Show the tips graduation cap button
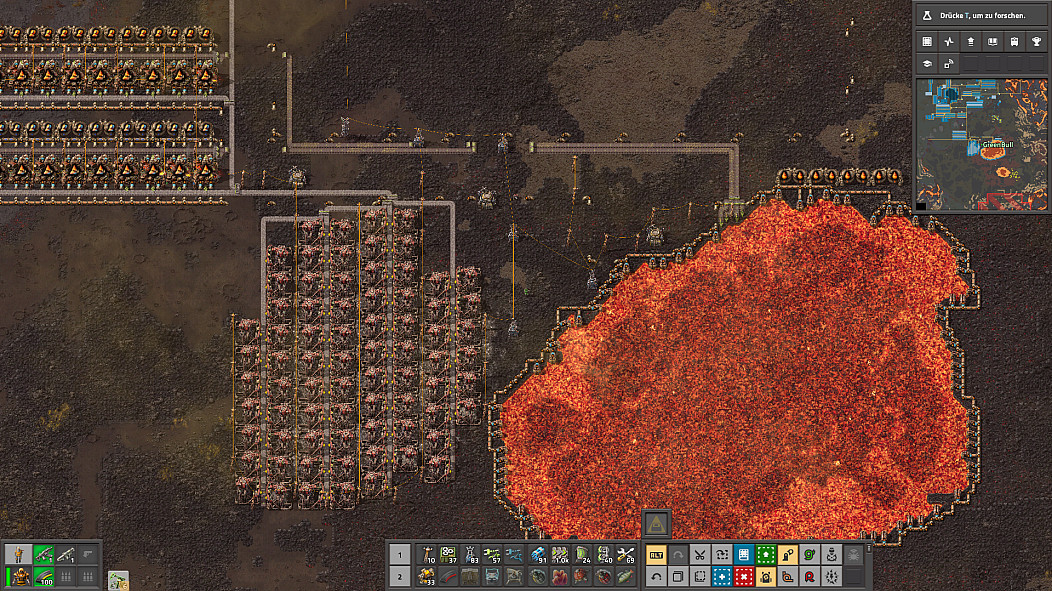This screenshot has width=1052, height=591. pyautogui.click(x=927, y=63)
